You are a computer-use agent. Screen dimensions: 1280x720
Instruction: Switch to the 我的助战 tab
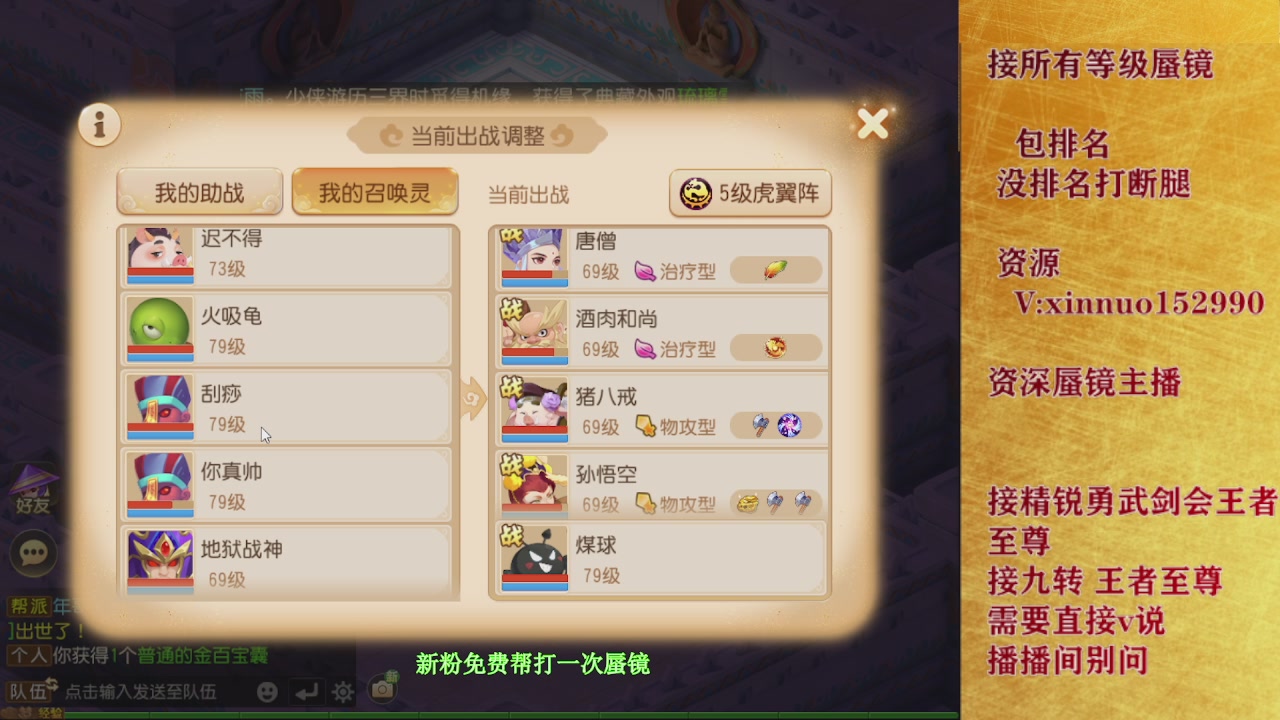pos(199,190)
